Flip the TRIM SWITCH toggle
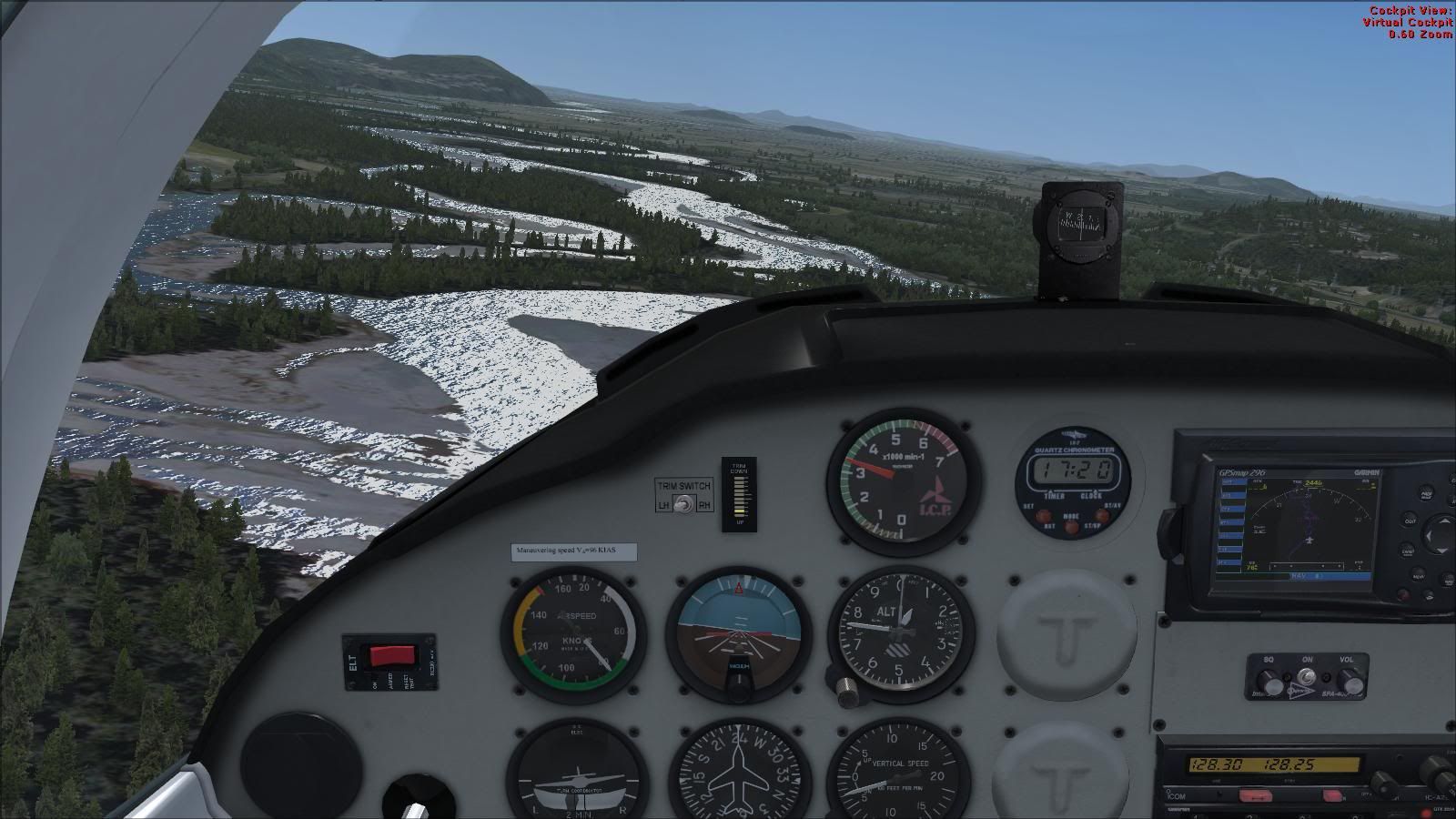This screenshot has width=1456, height=819. (x=682, y=505)
